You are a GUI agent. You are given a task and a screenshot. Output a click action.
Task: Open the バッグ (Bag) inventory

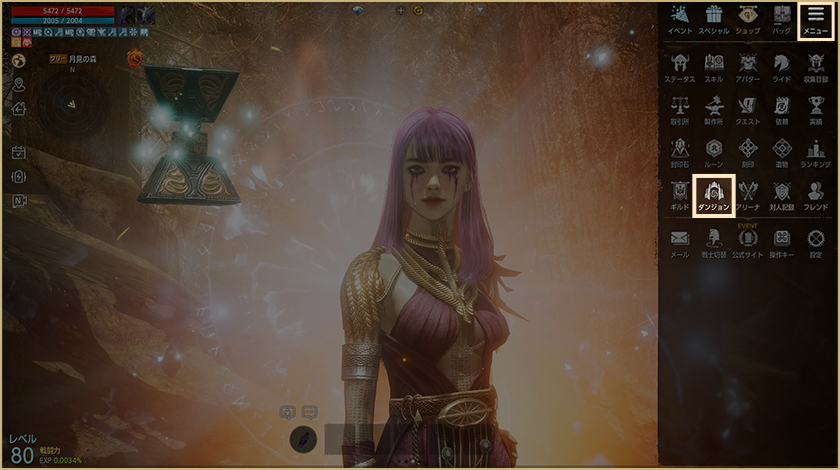click(x=781, y=18)
